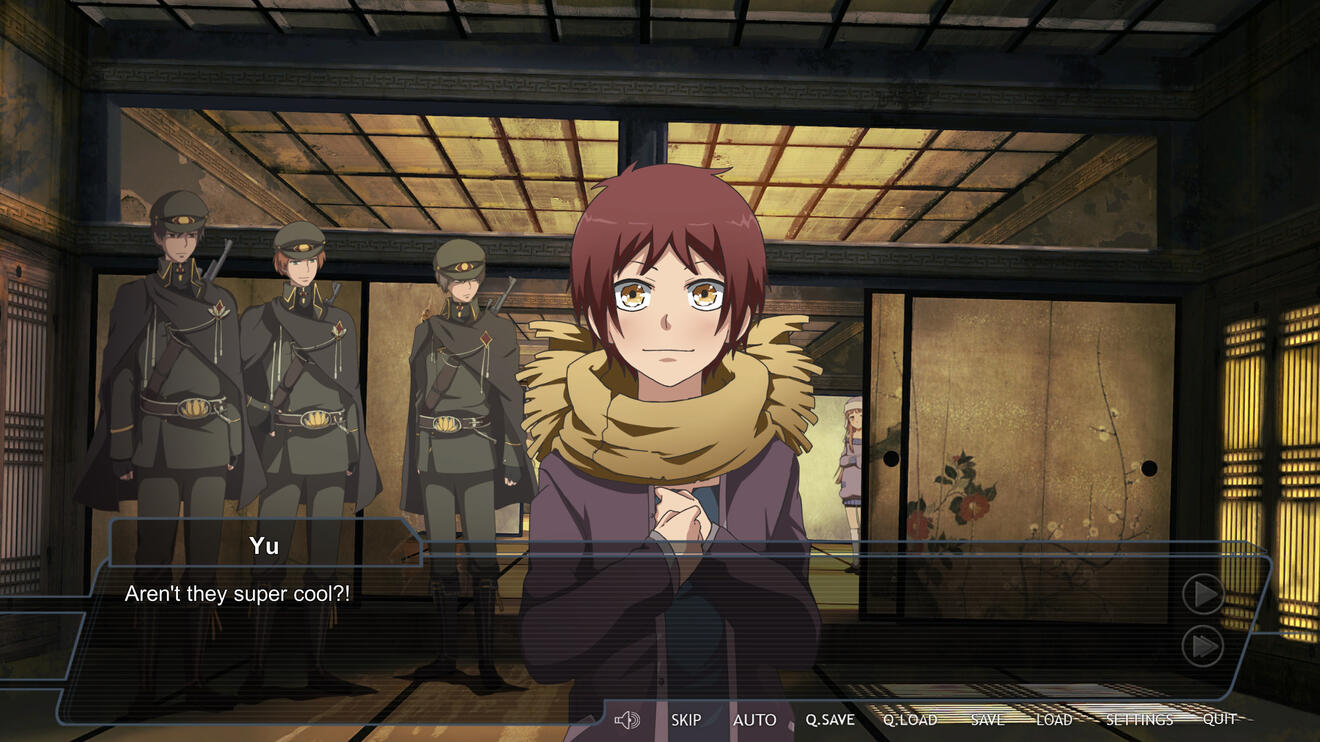1320x742 pixels.
Task: Quick save with Q.SAVE
Action: [x=830, y=720]
